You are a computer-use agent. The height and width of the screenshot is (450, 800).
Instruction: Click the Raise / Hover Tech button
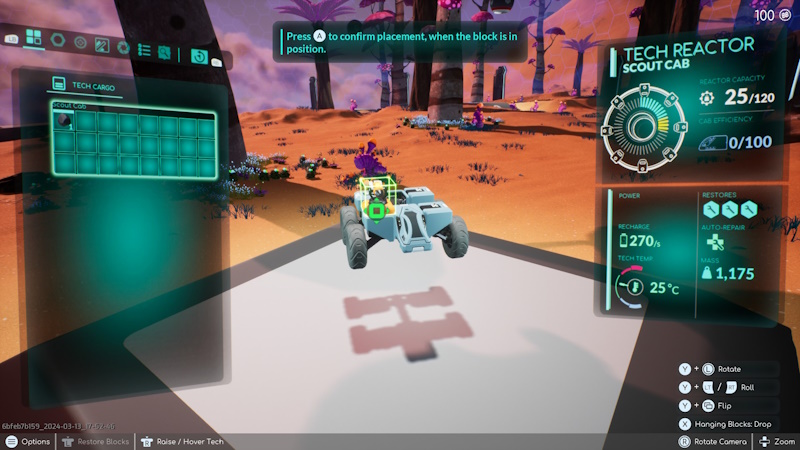point(182,441)
